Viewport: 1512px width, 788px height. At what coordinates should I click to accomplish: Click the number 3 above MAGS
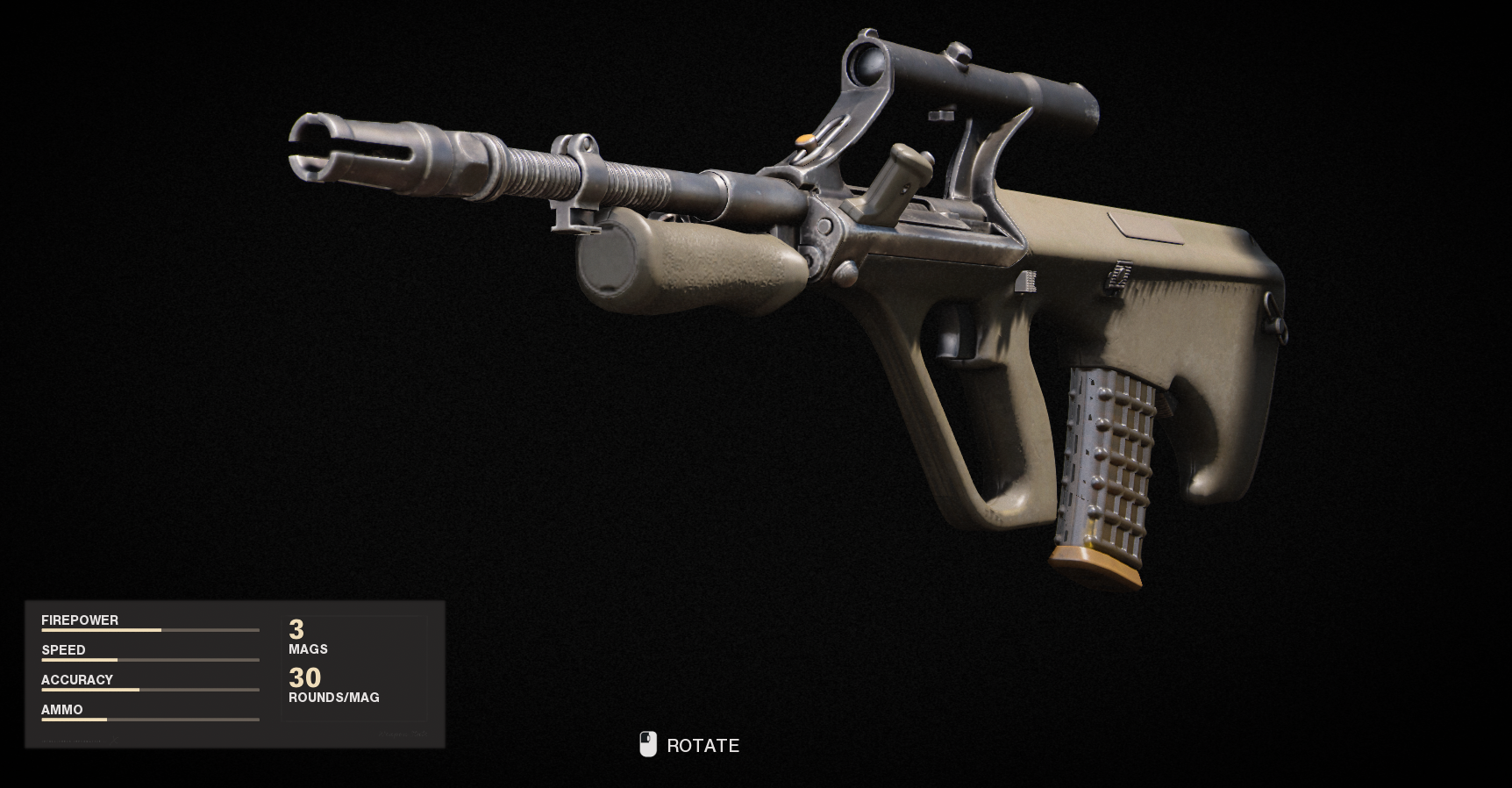pos(297,630)
